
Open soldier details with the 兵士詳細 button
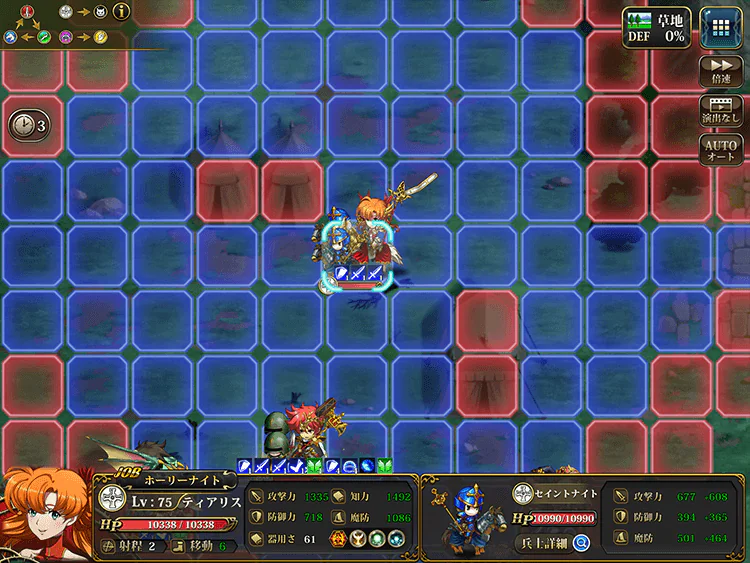pyautogui.click(x=554, y=543)
